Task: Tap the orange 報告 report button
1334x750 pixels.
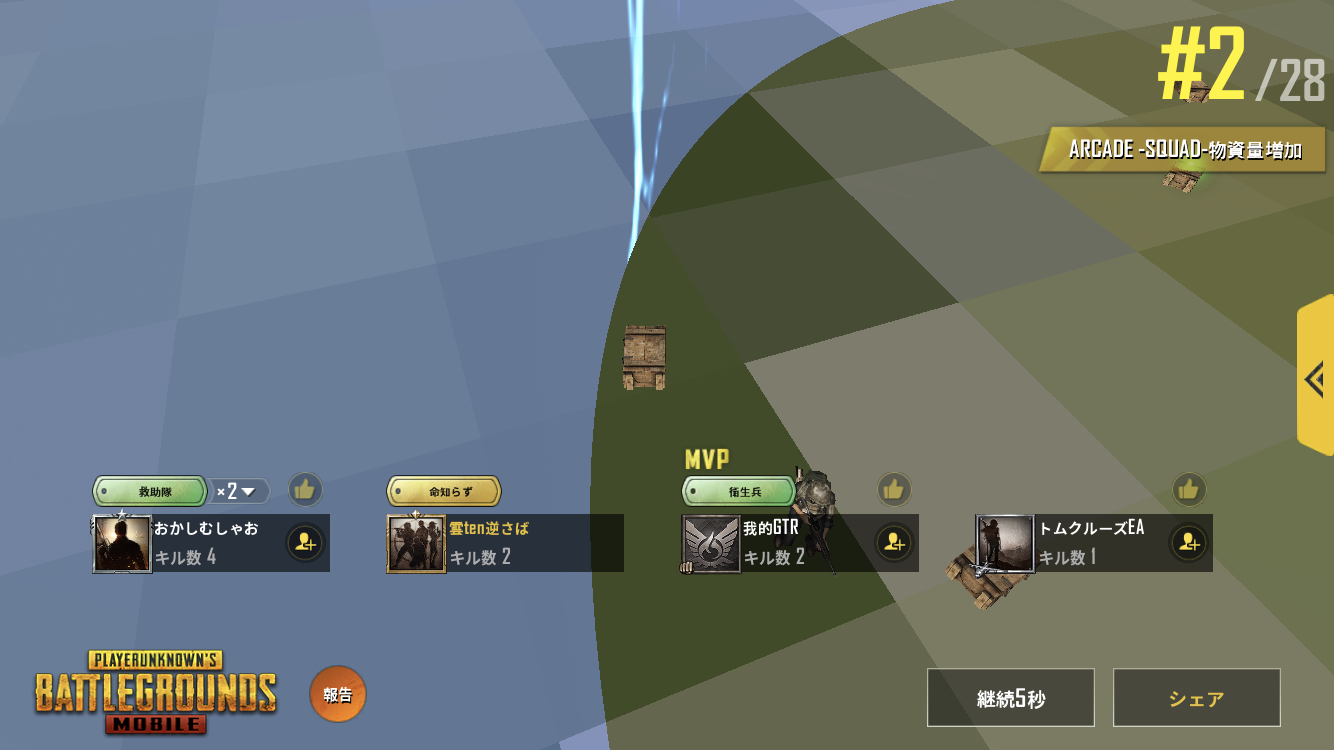Action: pyautogui.click(x=338, y=694)
